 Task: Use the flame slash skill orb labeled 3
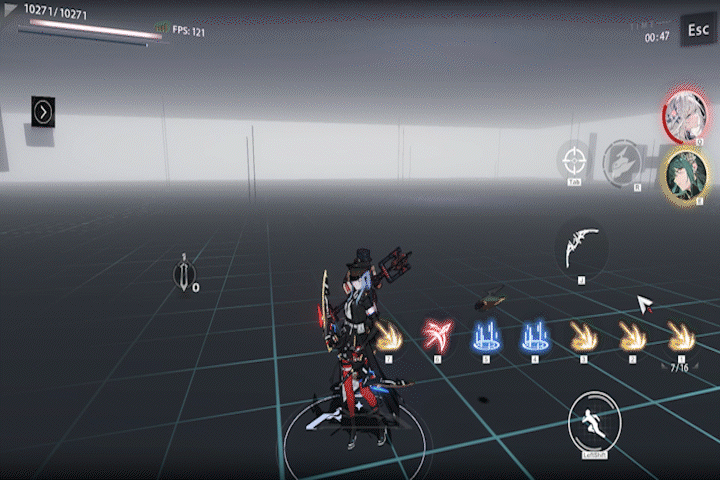click(x=583, y=335)
